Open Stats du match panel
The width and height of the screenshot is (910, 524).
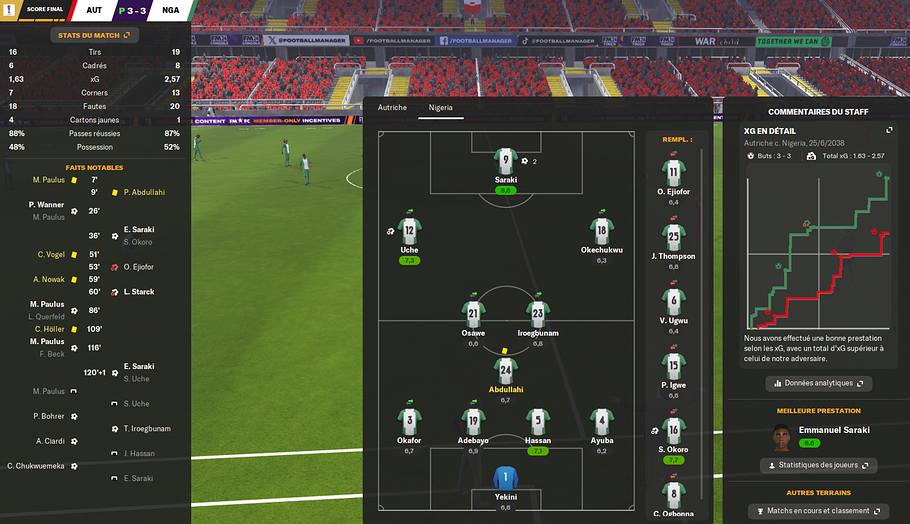pyautogui.click(x=95, y=35)
